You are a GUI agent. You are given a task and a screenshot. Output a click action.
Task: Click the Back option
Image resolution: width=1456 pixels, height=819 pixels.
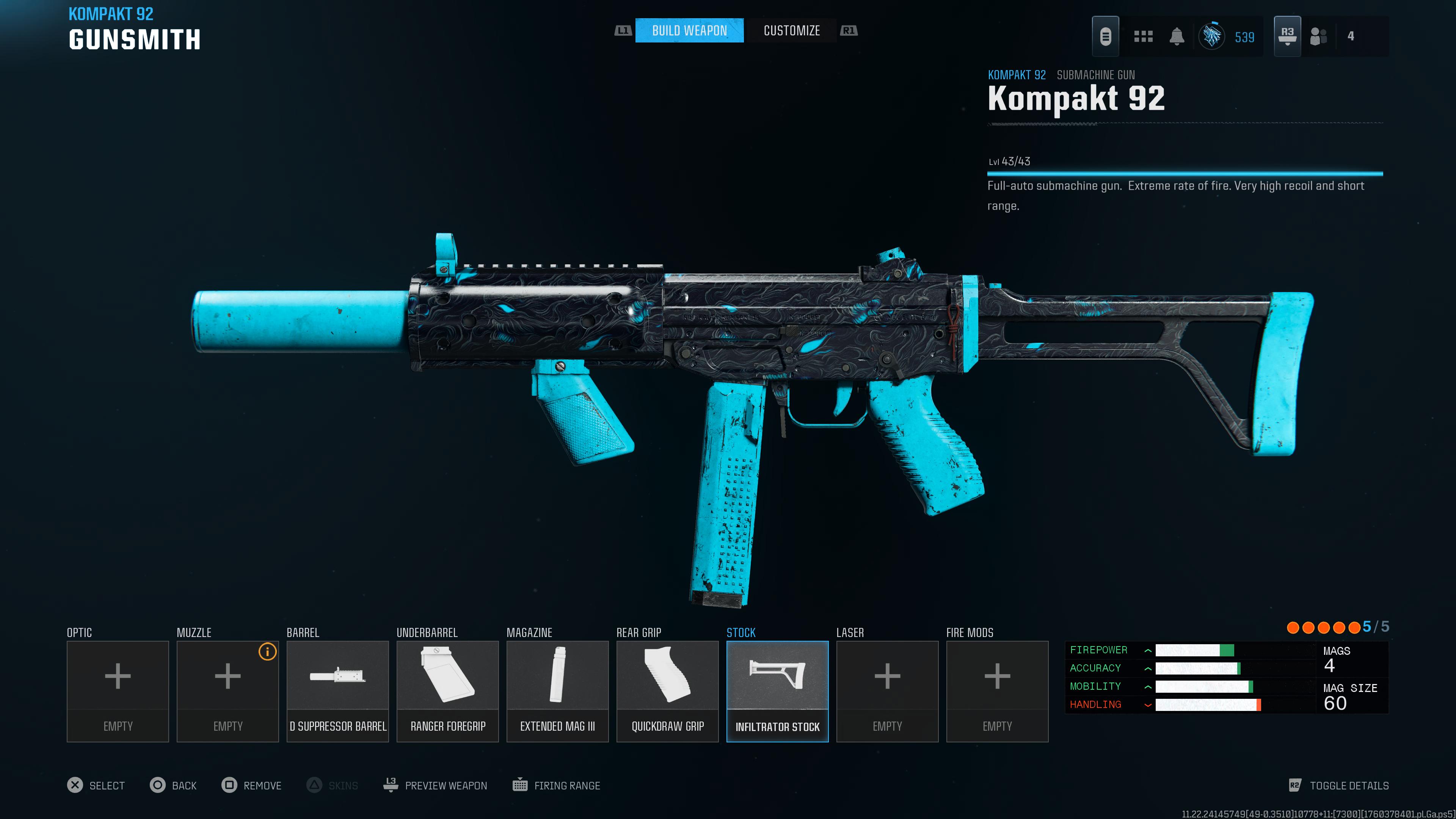pos(174,785)
